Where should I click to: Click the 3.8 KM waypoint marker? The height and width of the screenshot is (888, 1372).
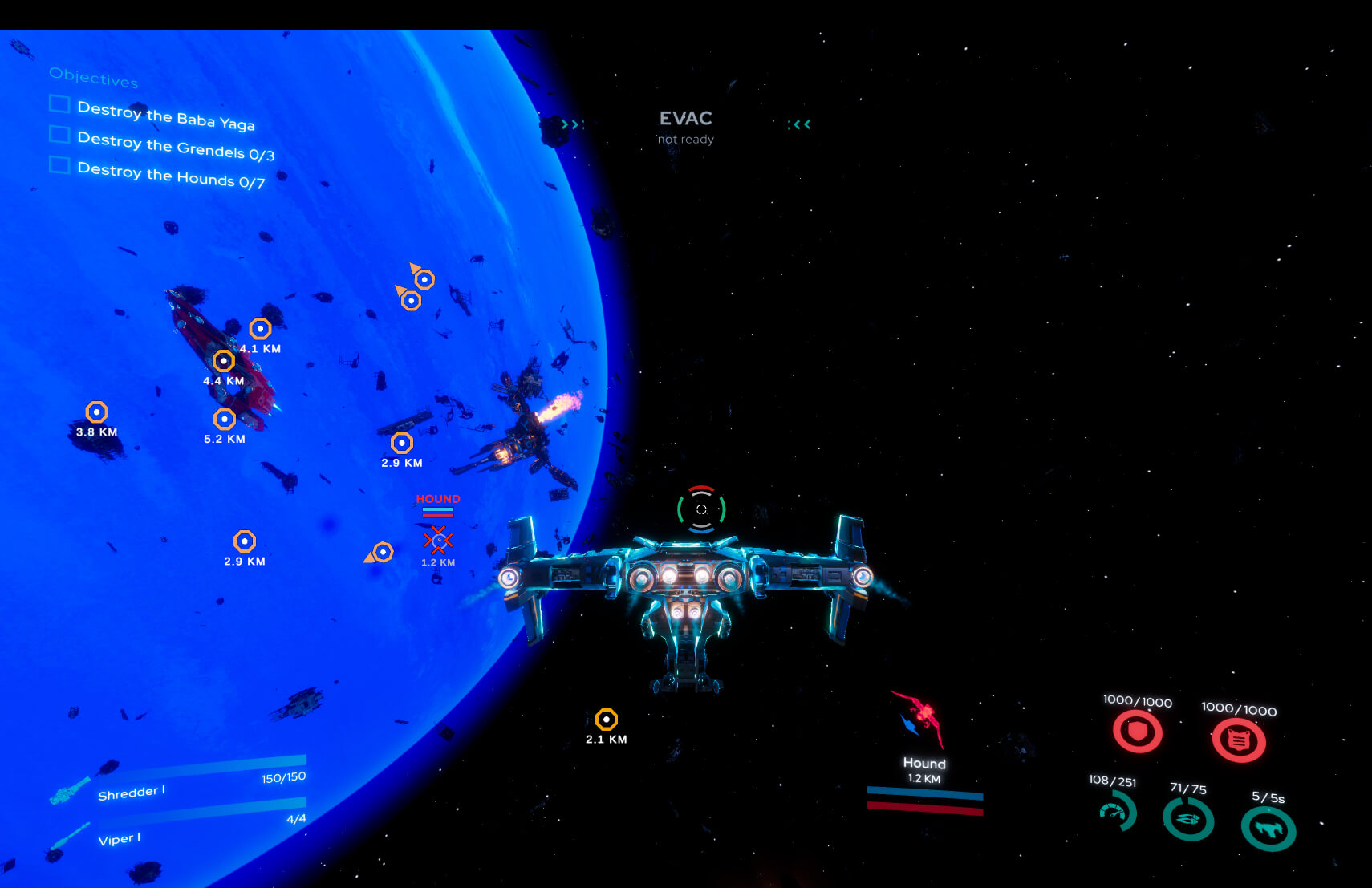pyautogui.click(x=95, y=412)
